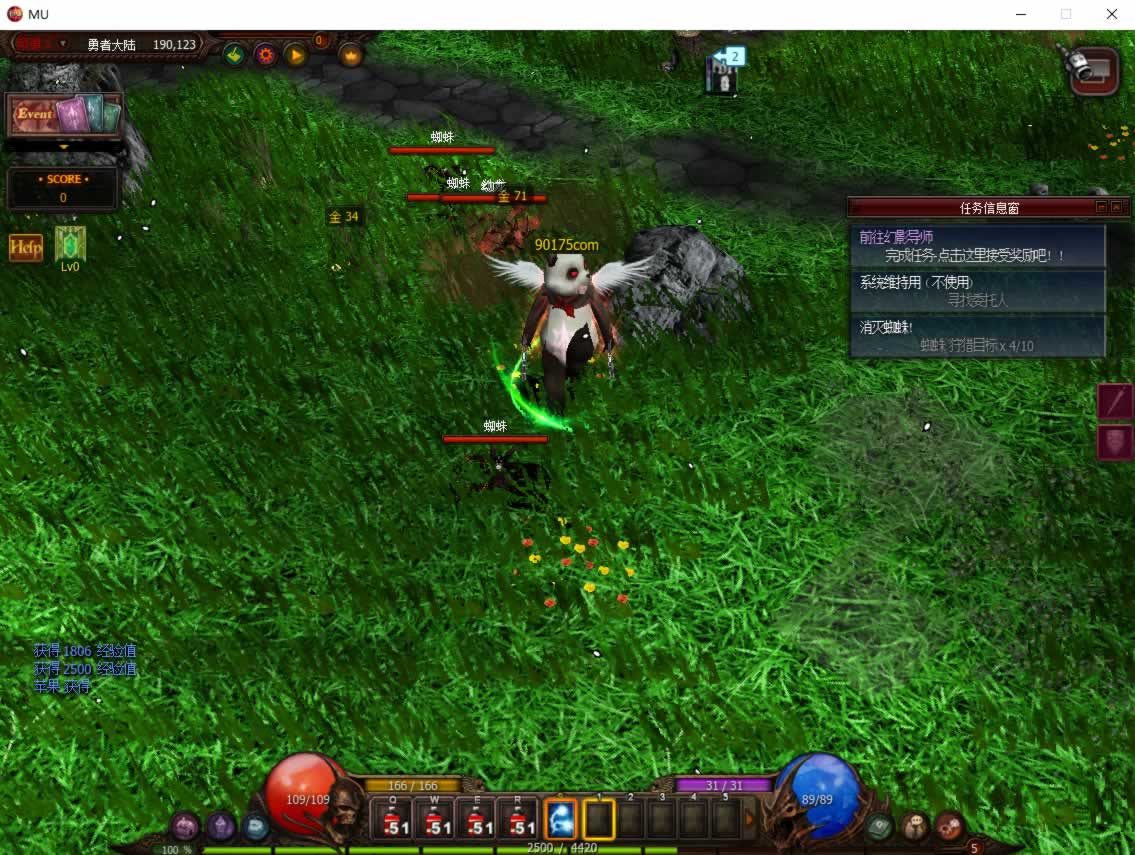Click the red sword side button

click(1115, 401)
